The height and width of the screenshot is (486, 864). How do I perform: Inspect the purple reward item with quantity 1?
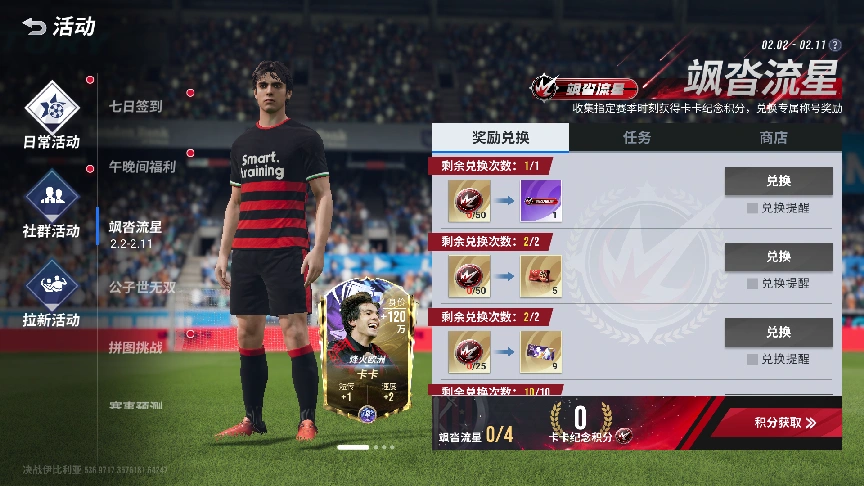pyautogui.click(x=541, y=200)
